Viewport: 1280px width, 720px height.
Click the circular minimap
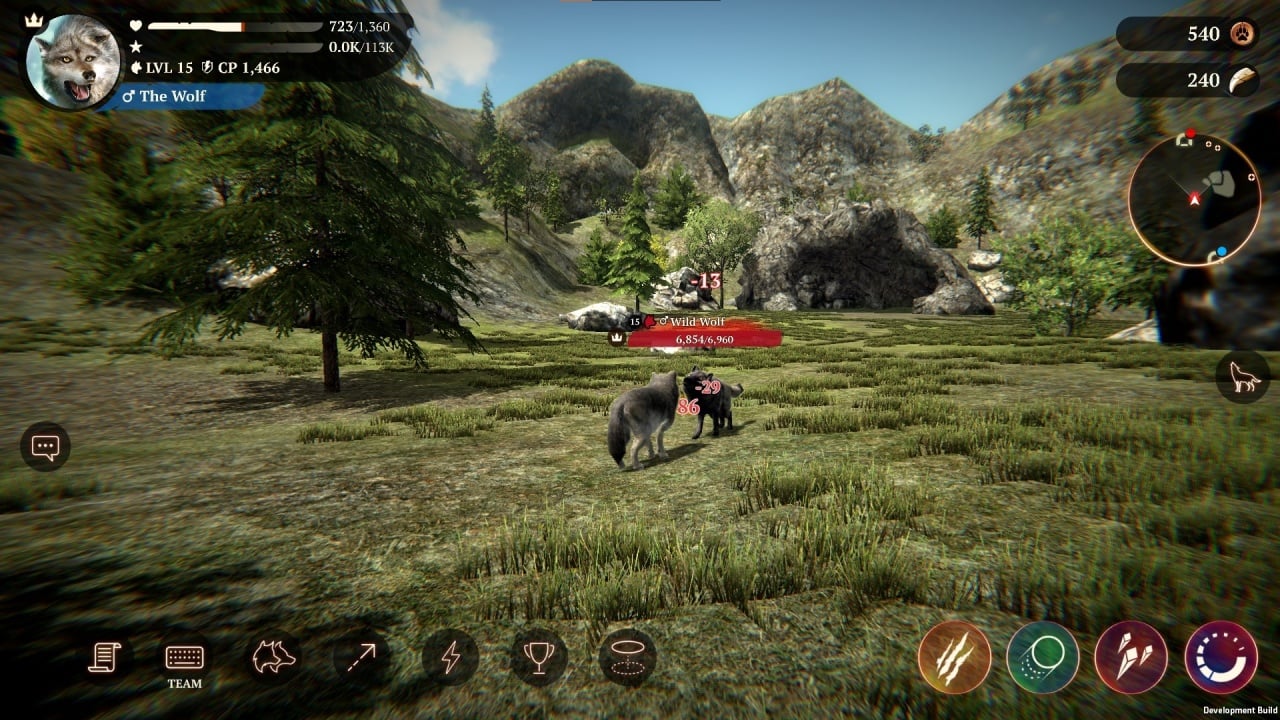pyautogui.click(x=1194, y=200)
